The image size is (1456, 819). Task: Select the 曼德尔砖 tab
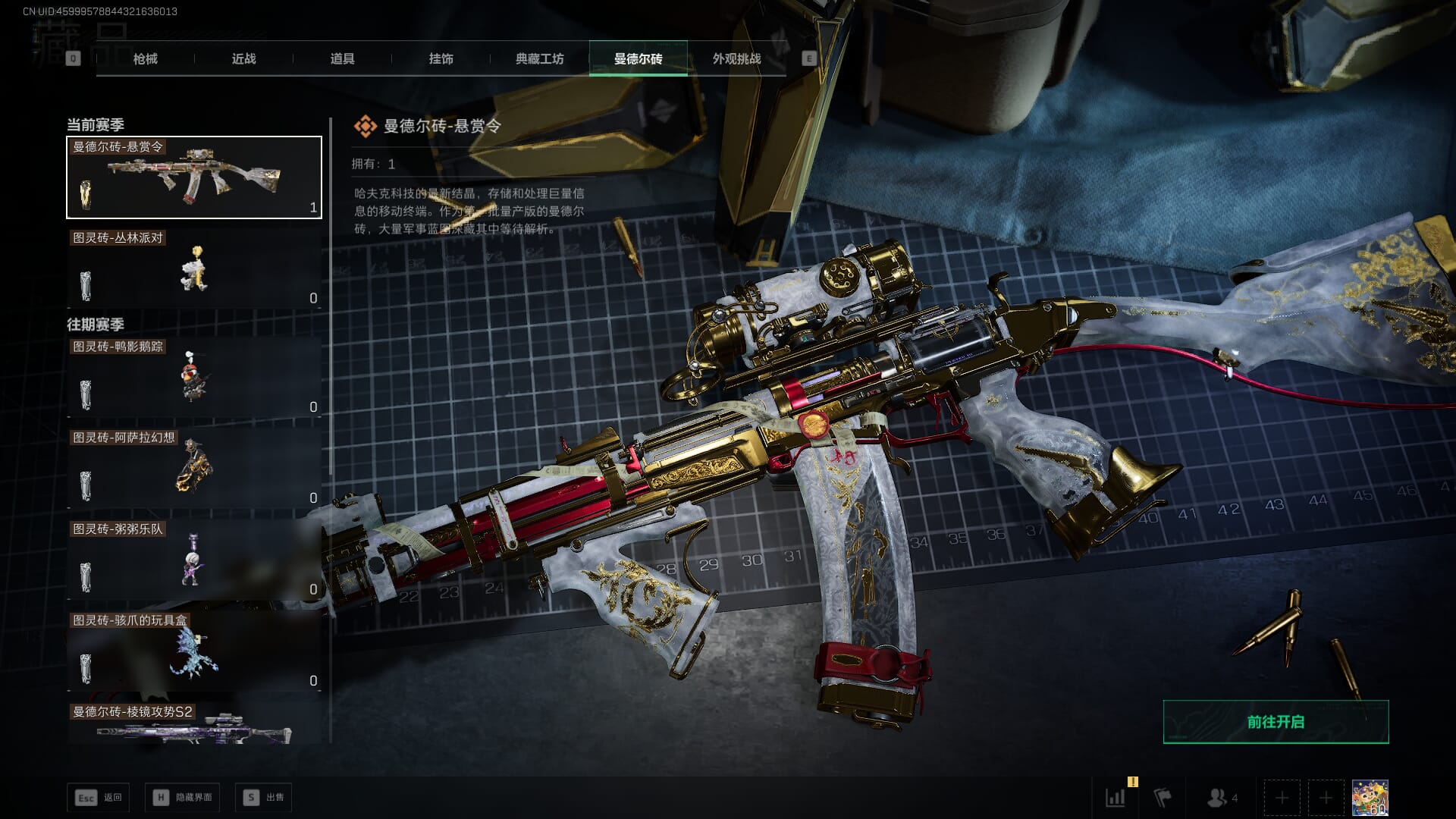coord(638,59)
